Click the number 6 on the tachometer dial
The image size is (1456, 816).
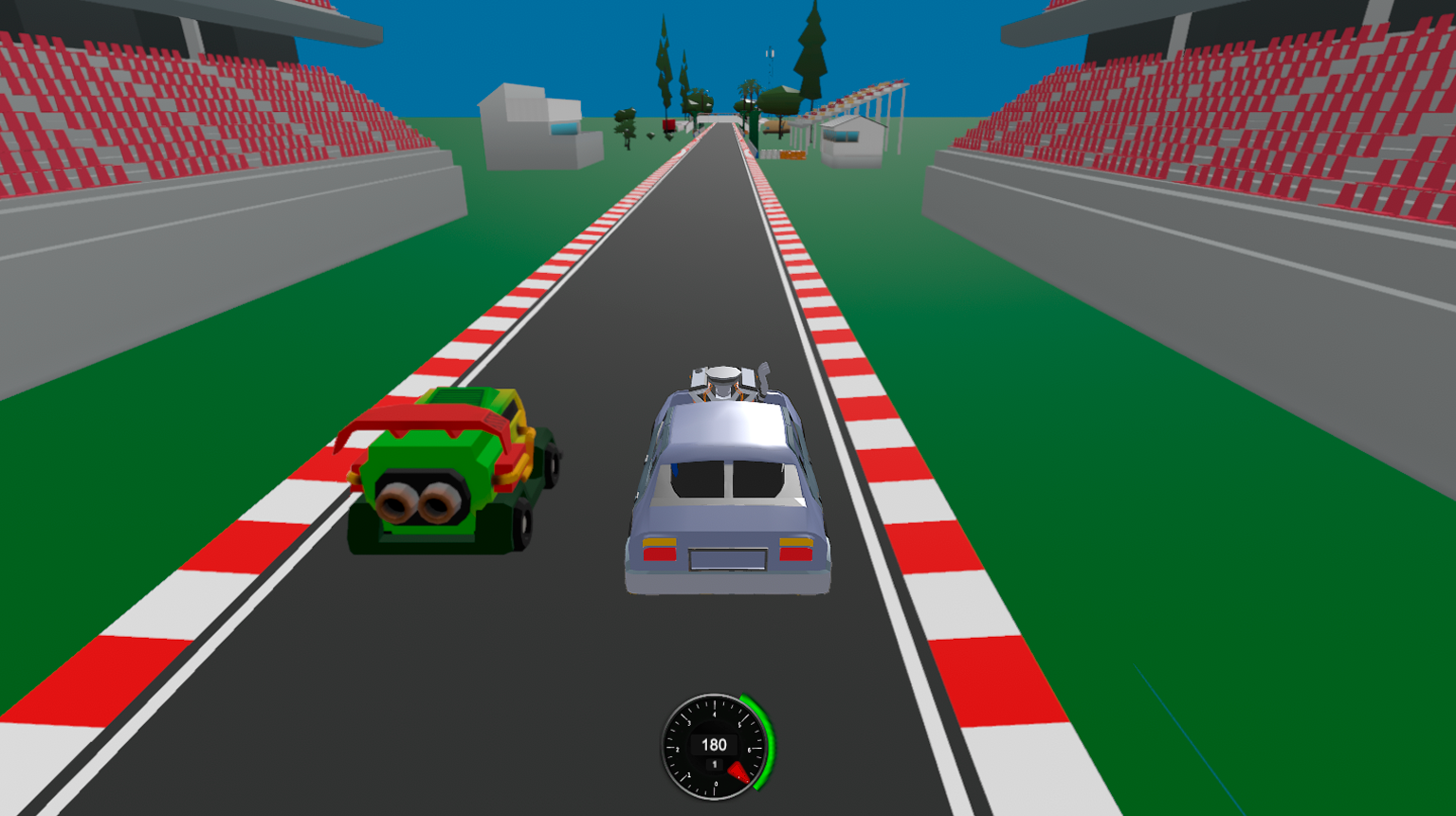pos(750,749)
